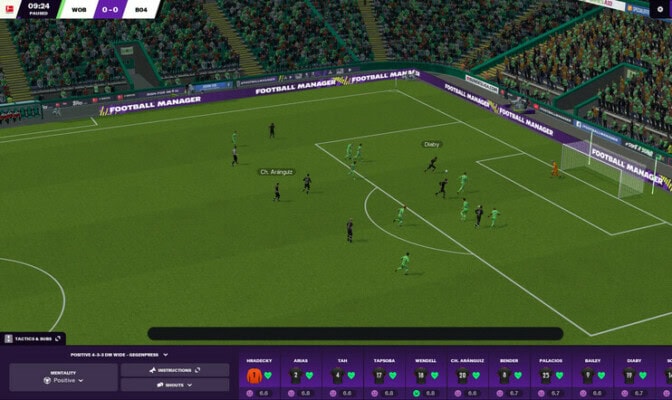Select Arias's player card

point(301,374)
